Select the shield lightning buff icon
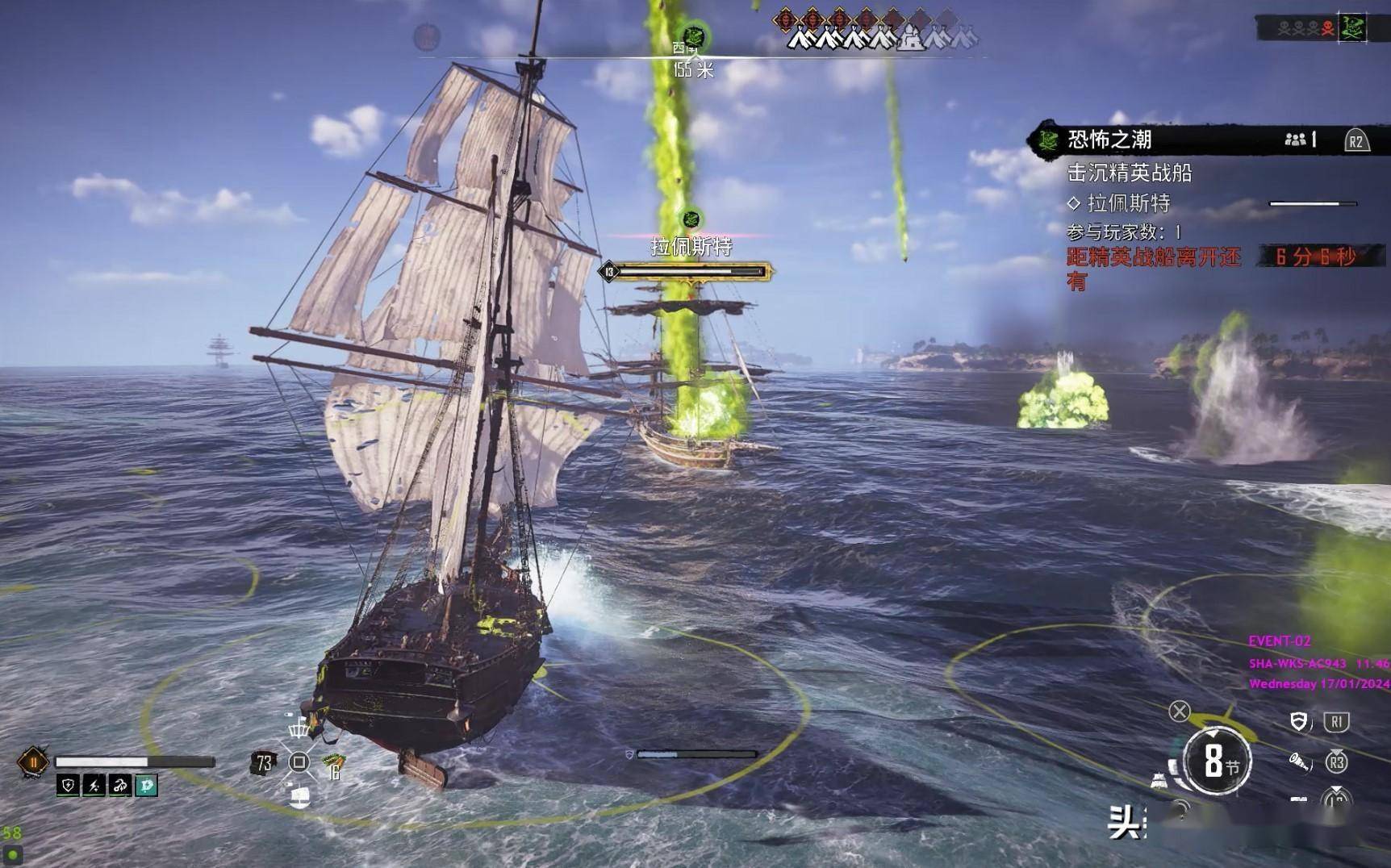 [69, 785]
